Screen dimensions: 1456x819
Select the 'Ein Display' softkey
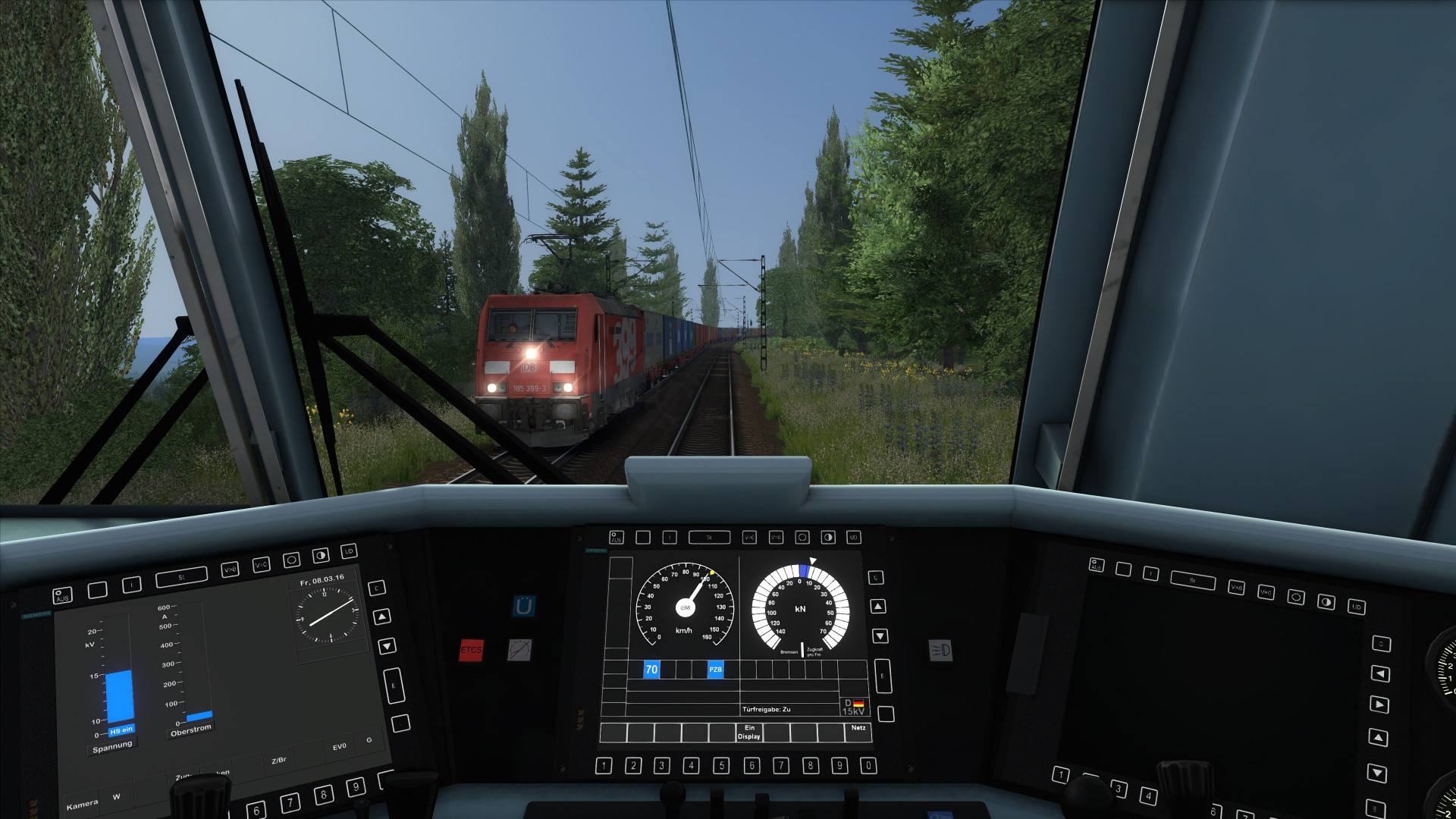[748, 732]
